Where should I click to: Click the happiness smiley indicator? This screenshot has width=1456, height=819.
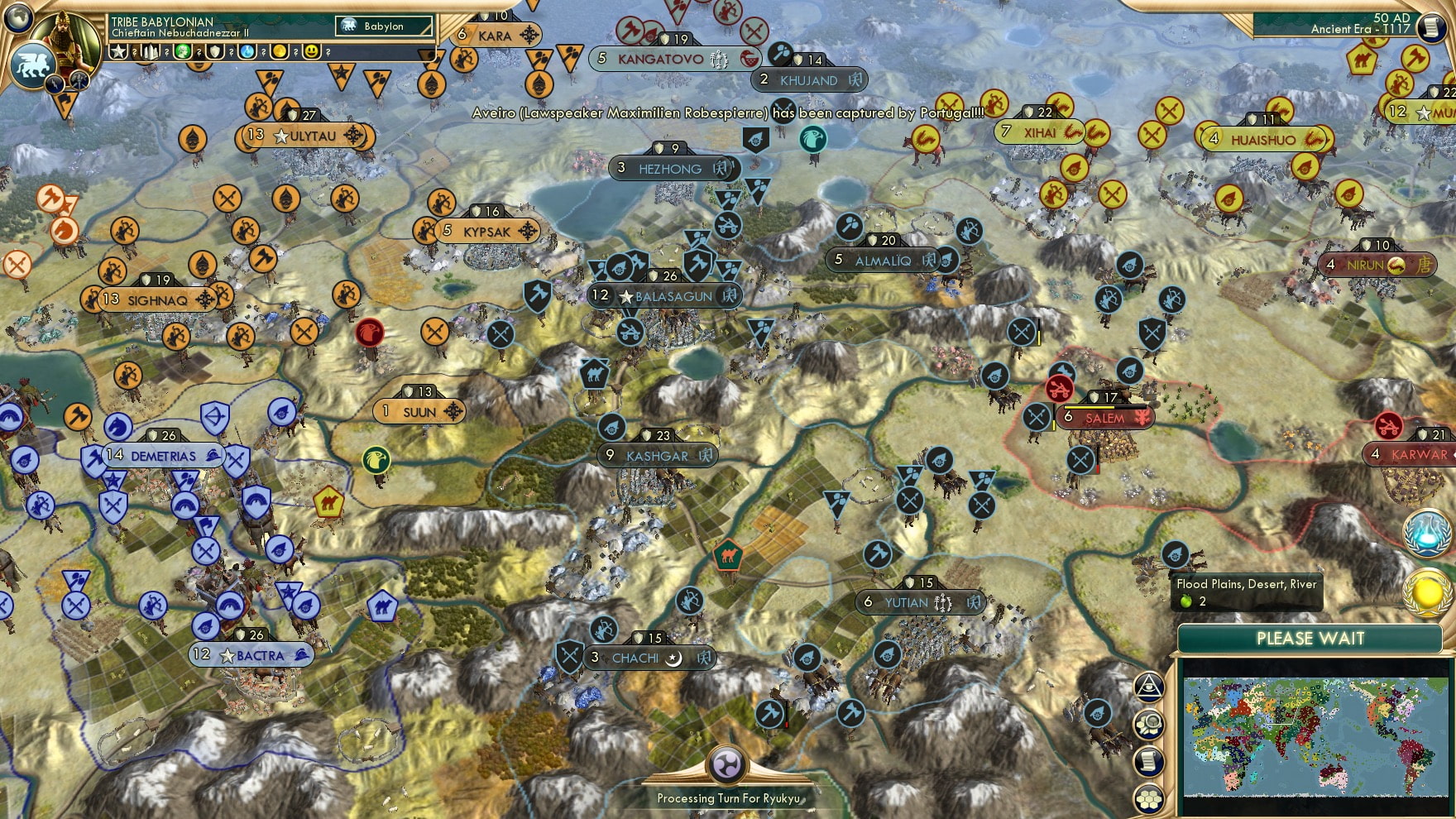[x=309, y=52]
